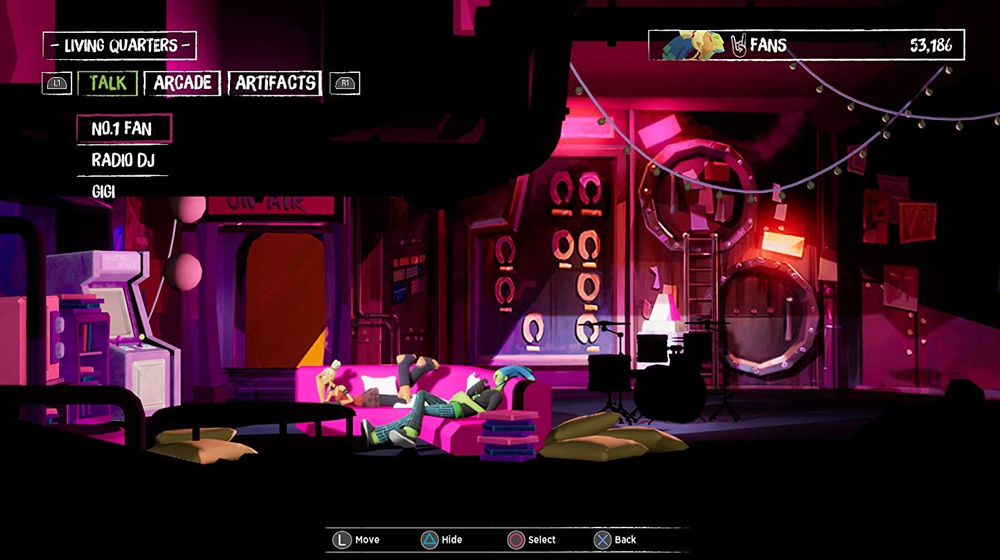This screenshot has width=1000, height=560.
Task: Select the No.1 Fan conversation
Action: 122,129
